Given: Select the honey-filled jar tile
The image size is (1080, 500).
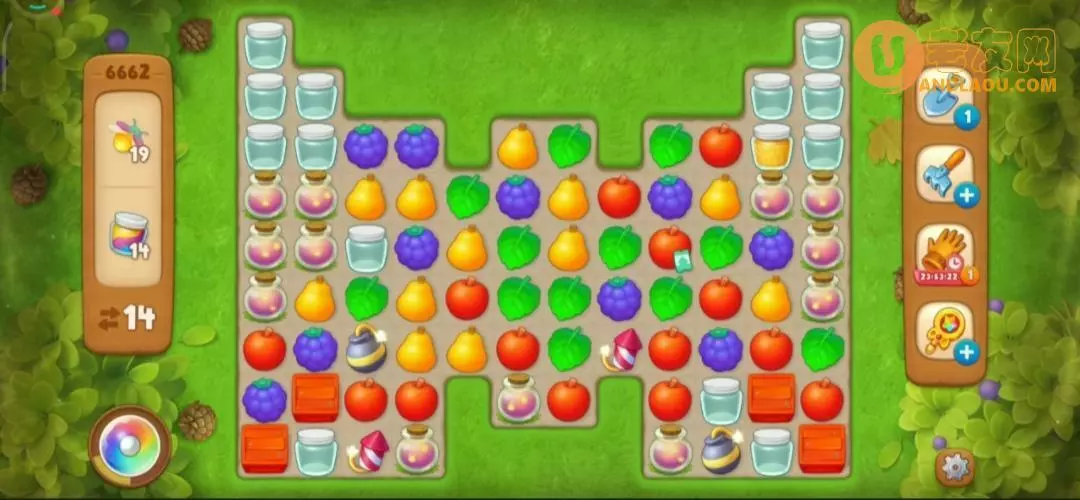Looking at the screenshot, I should click(x=771, y=147).
